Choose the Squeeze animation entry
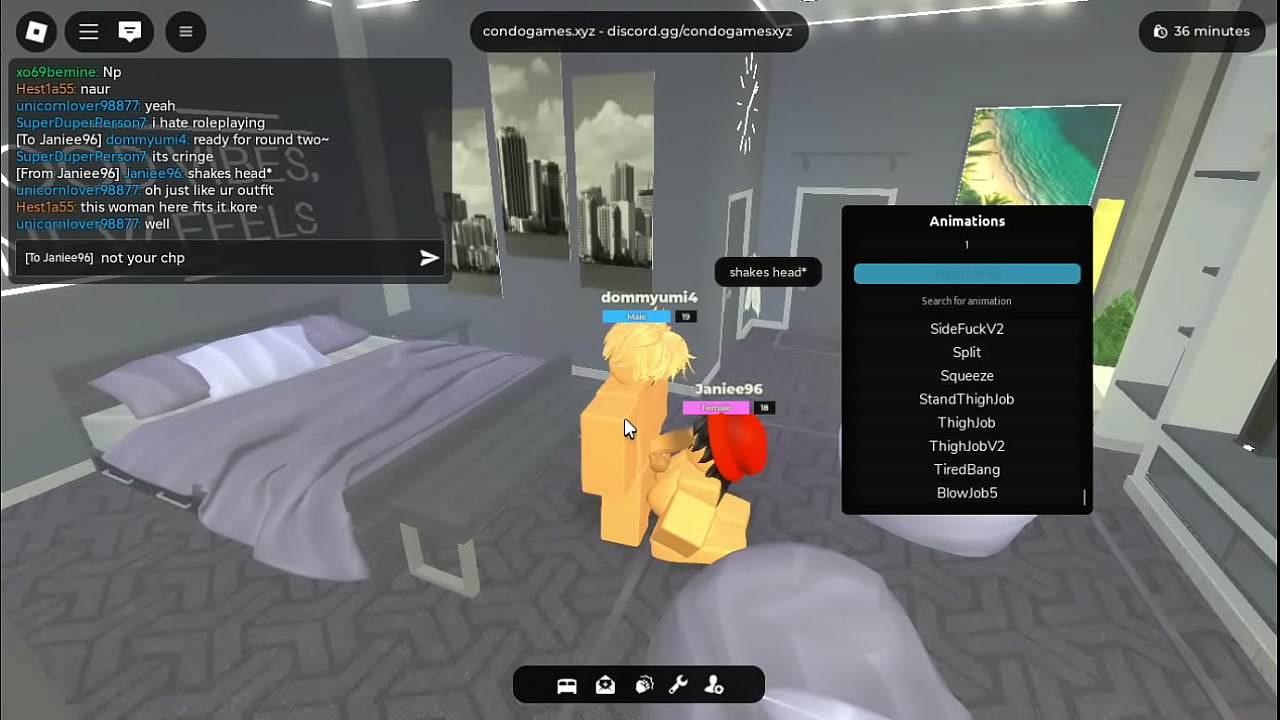This screenshot has height=720, width=1280. [966, 376]
